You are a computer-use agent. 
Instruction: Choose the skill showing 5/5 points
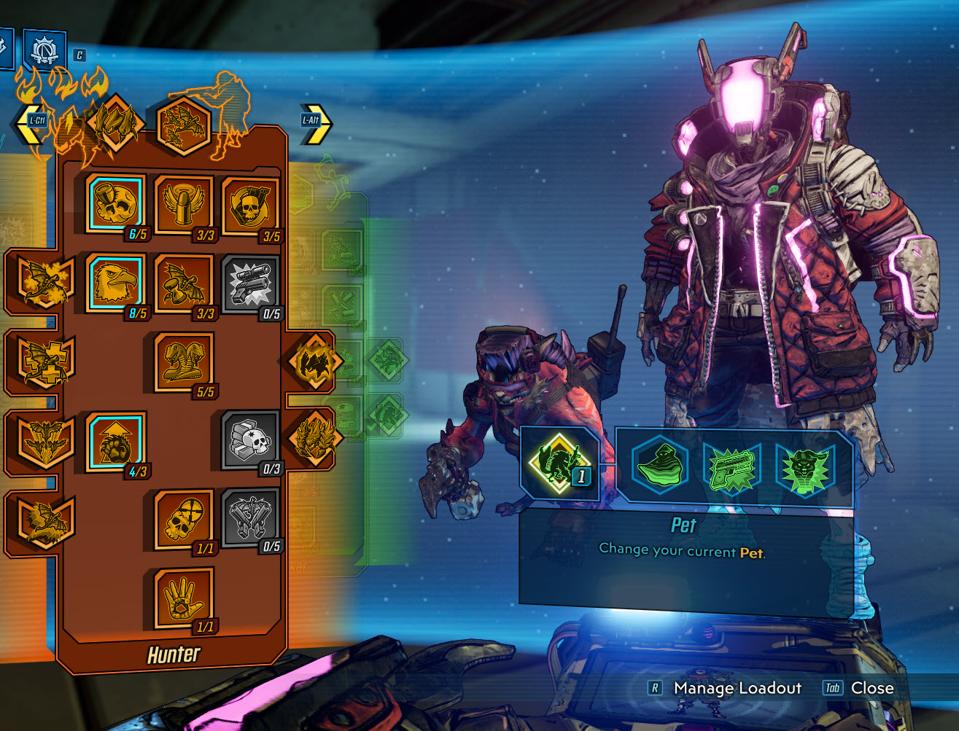pos(183,361)
